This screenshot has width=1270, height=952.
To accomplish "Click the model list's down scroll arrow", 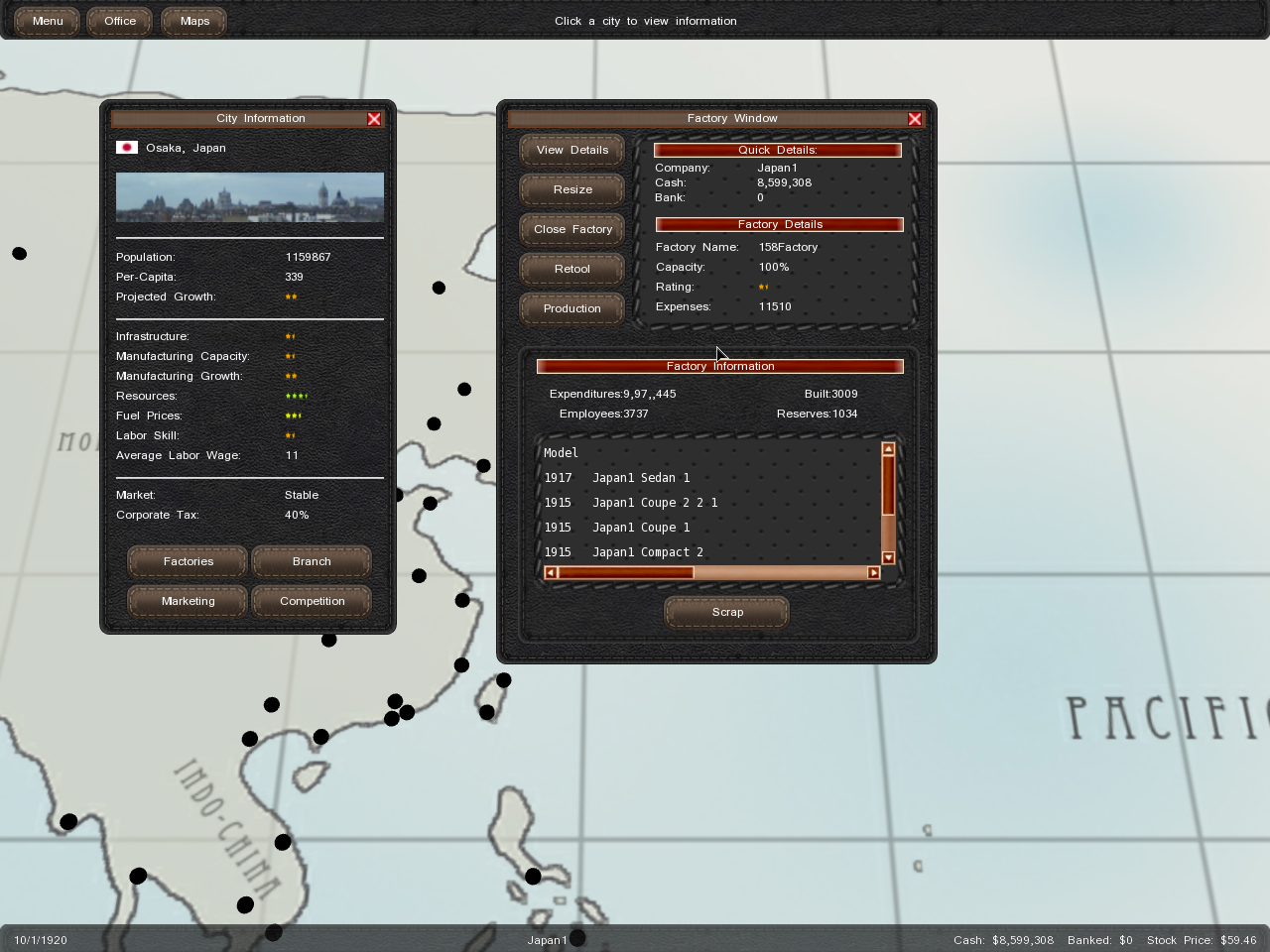I will (x=888, y=558).
